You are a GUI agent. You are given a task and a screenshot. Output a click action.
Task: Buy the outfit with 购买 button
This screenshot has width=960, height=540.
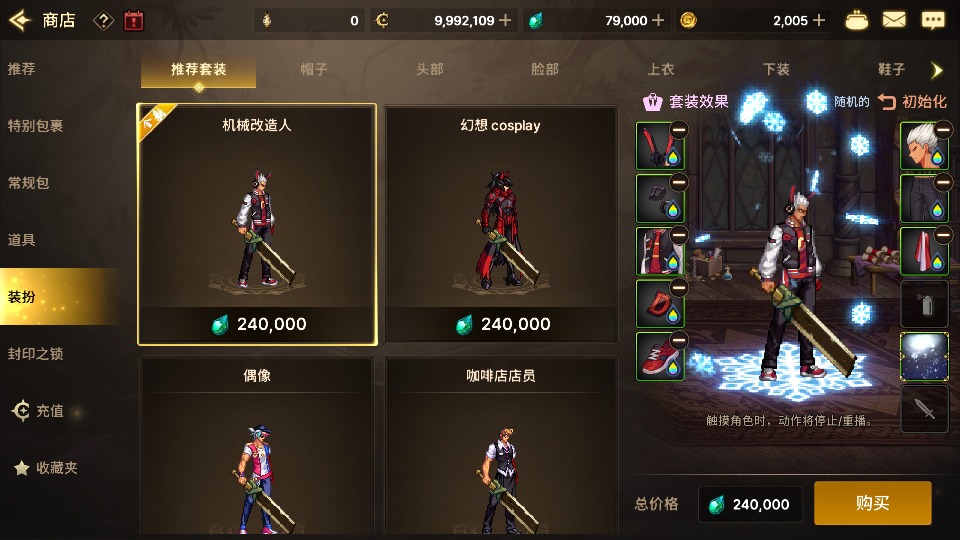point(872,503)
